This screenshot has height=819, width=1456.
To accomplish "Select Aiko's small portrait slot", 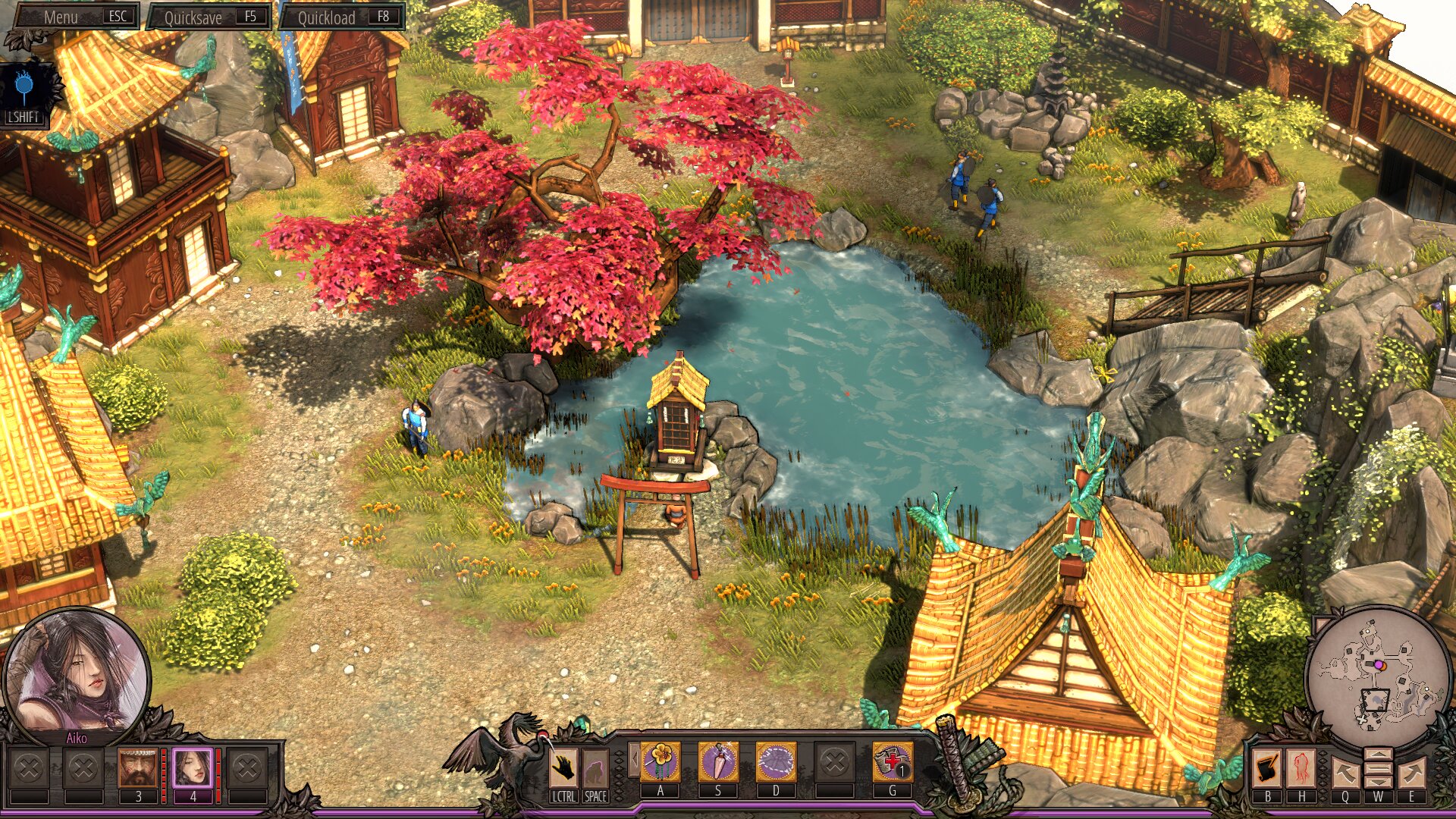I will click(x=193, y=767).
